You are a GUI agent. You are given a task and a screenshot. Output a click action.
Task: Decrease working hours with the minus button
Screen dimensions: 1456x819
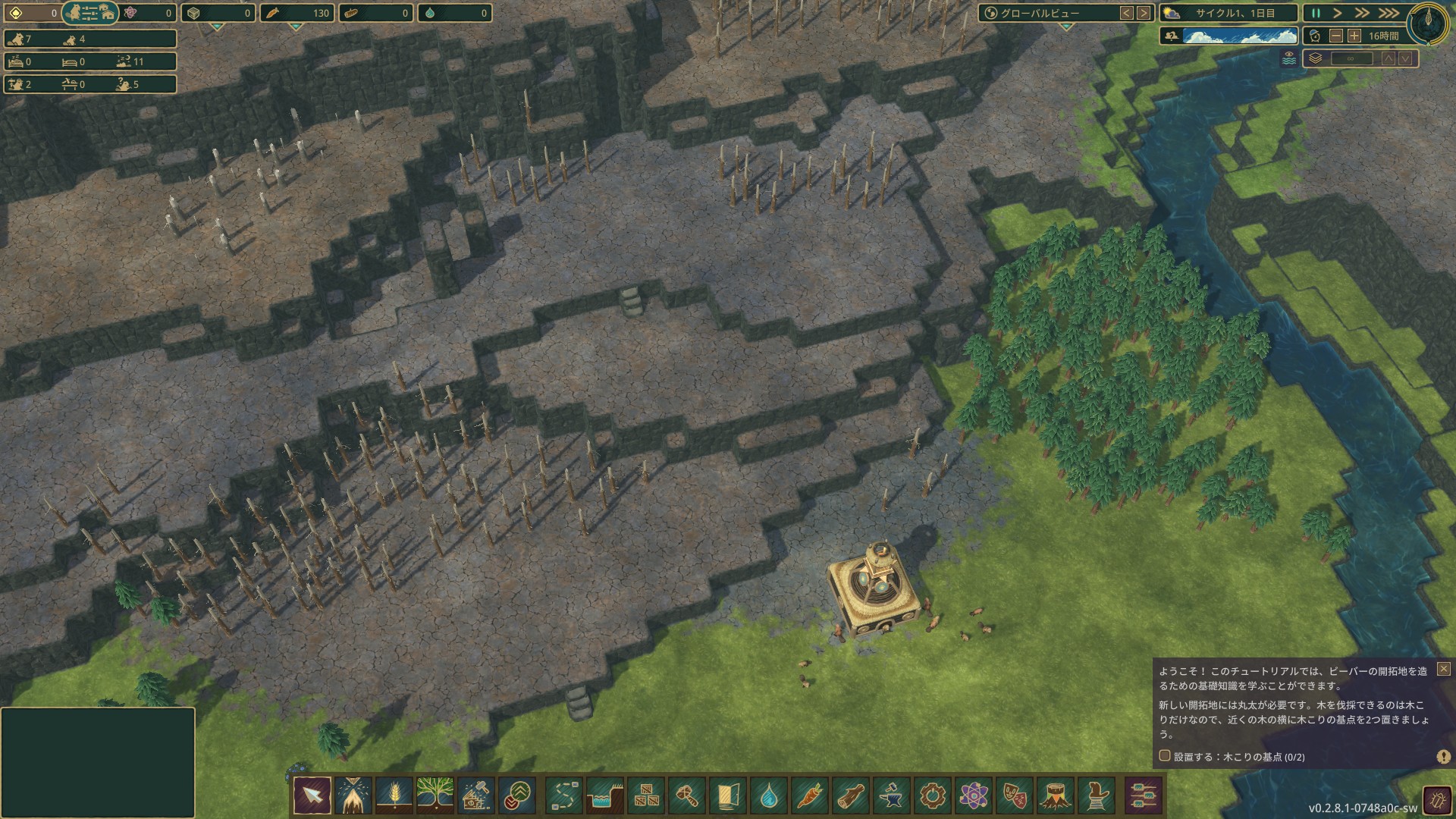point(1336,36)
